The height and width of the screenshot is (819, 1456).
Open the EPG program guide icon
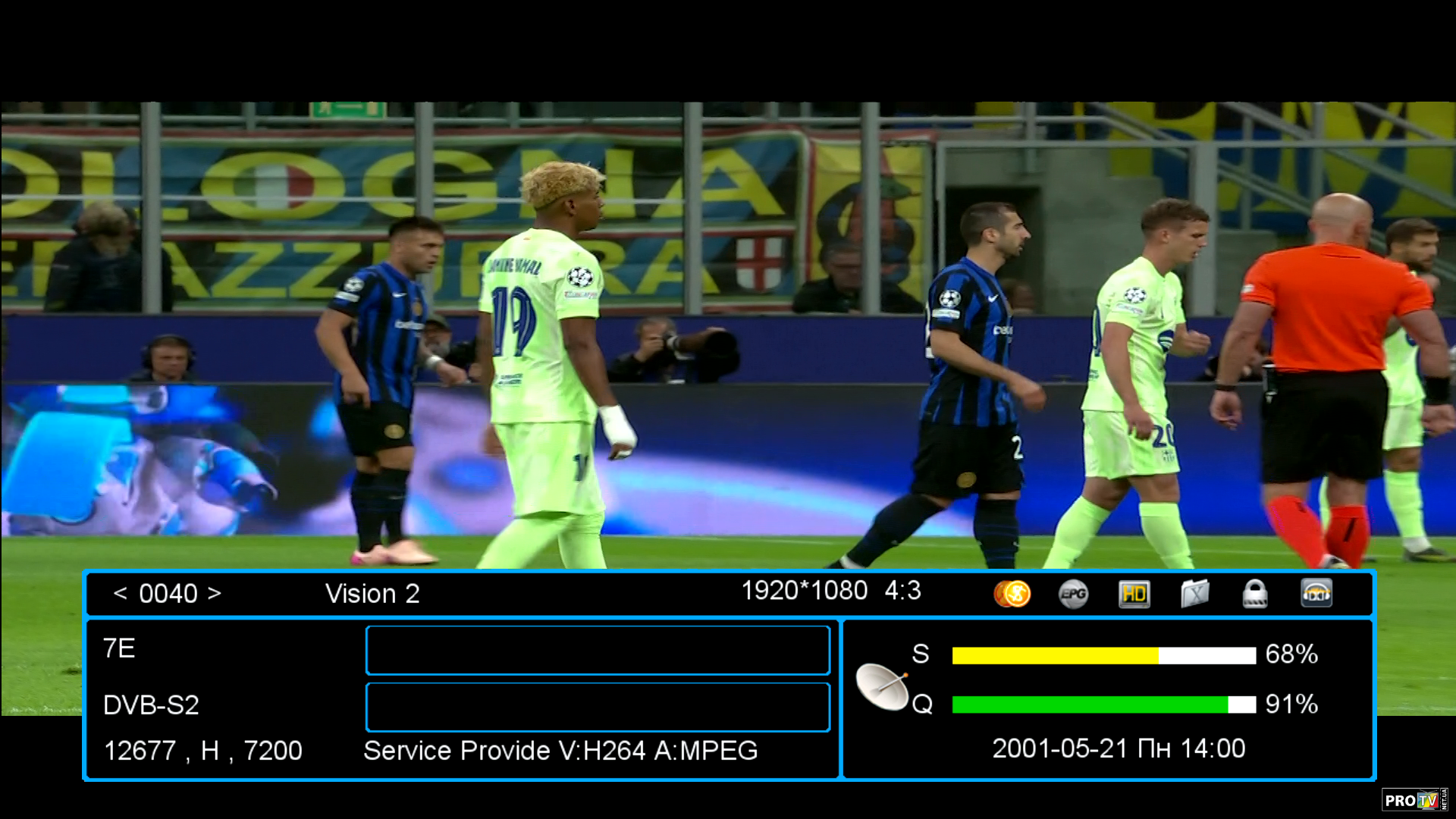[1073, 594]
